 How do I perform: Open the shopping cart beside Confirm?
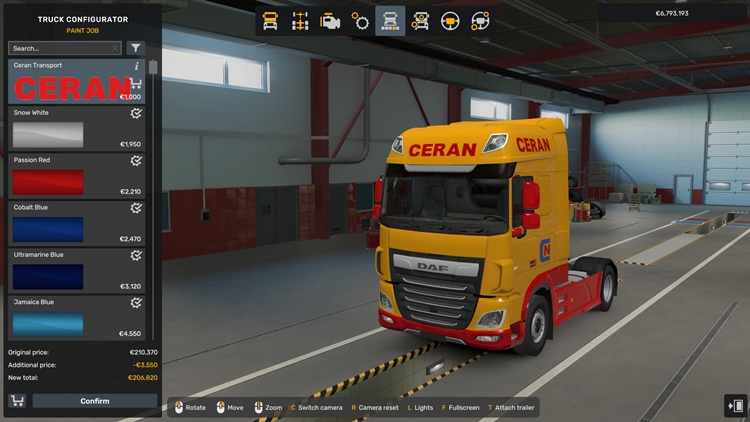[17, 401]
